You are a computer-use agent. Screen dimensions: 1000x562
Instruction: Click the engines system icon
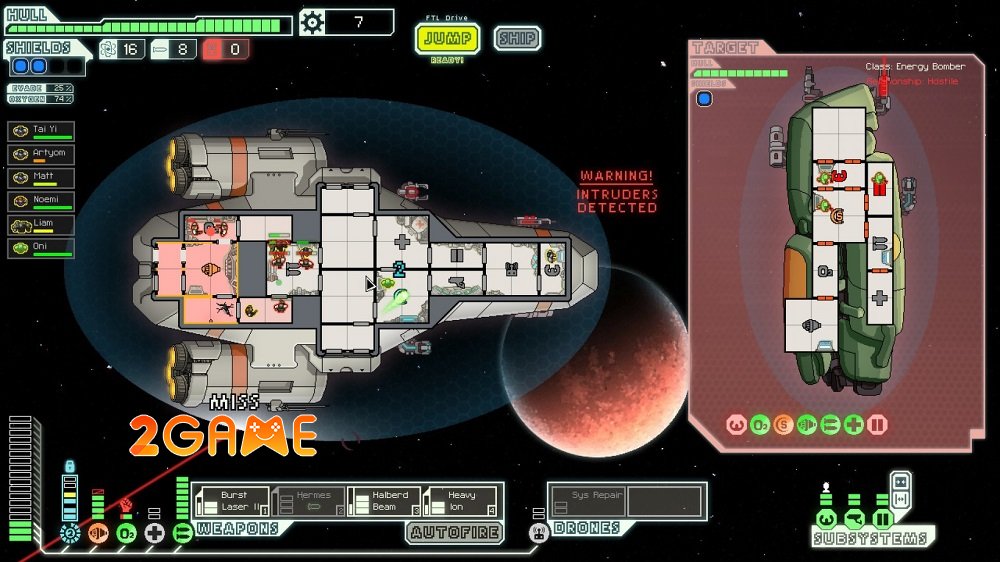click(98, 533)
